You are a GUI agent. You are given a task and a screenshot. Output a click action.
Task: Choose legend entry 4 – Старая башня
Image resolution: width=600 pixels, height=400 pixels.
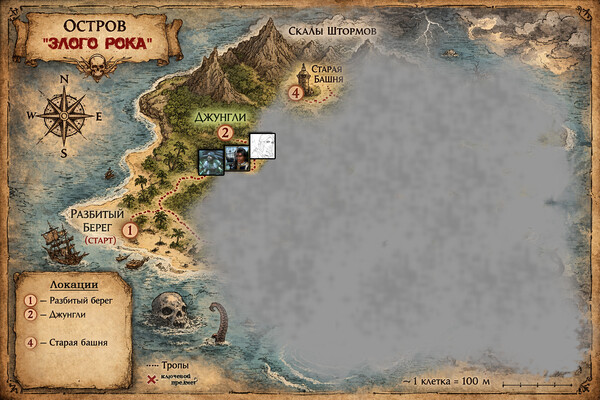[x=68, y=343]
